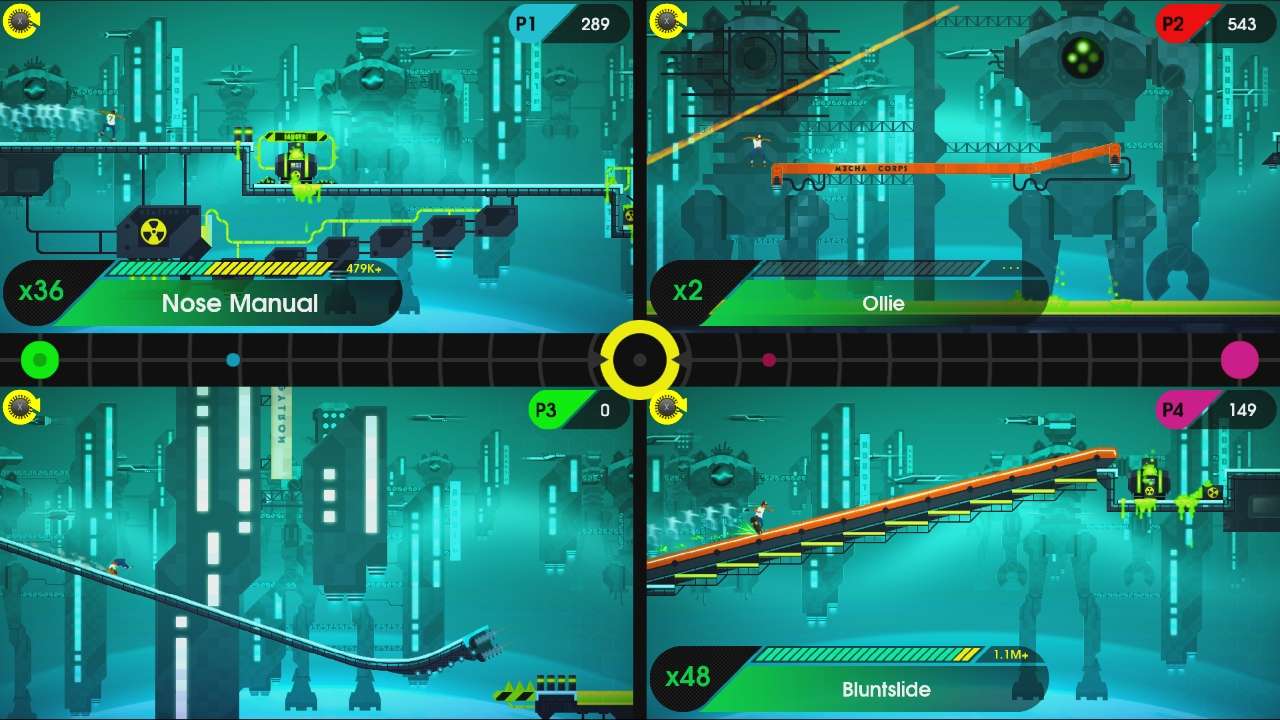Click the green player dot on the progress track
Screen dimensions: 1280x720
(40, 360)
